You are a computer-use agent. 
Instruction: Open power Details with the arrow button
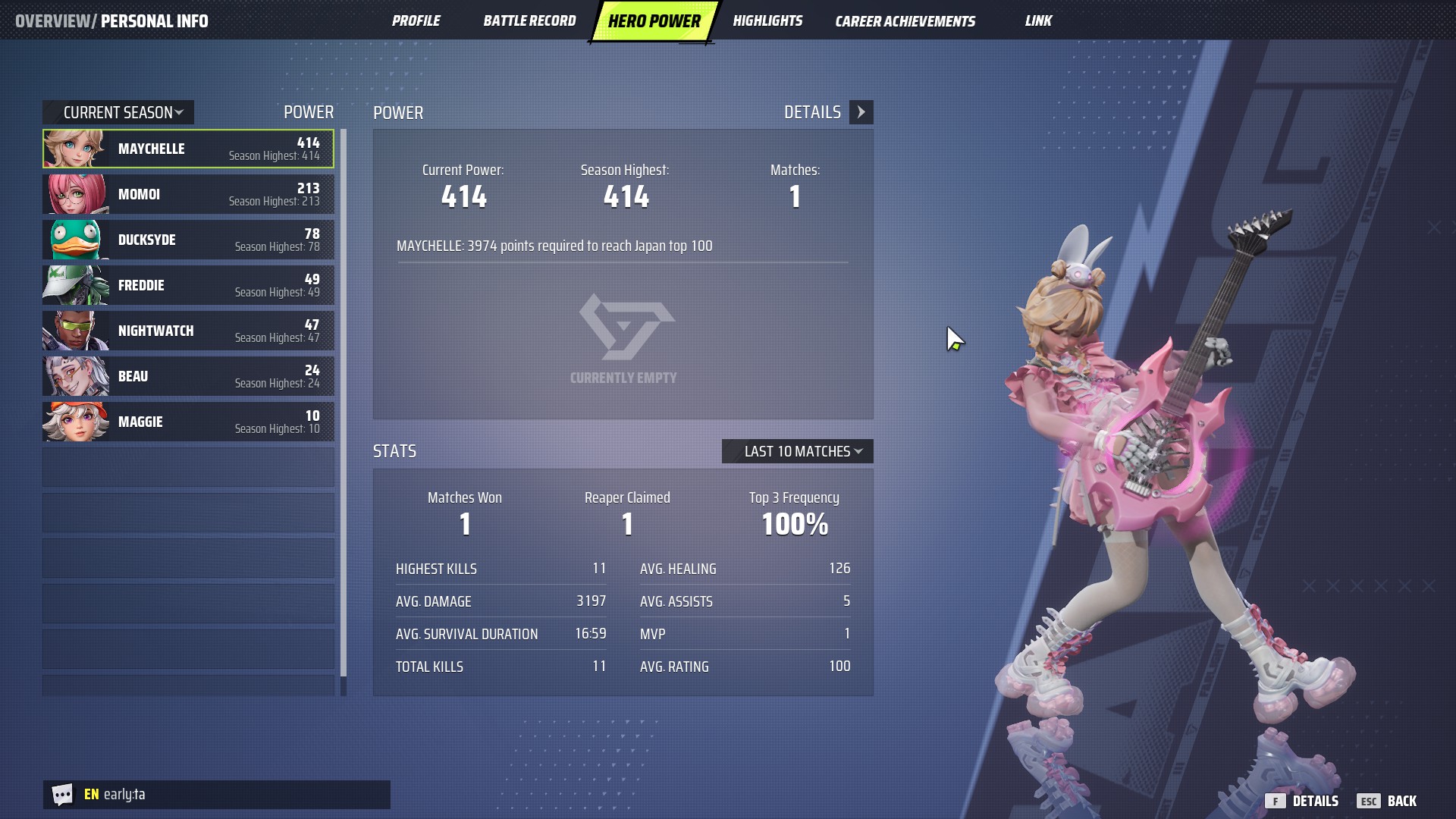[x=861, y=112]
